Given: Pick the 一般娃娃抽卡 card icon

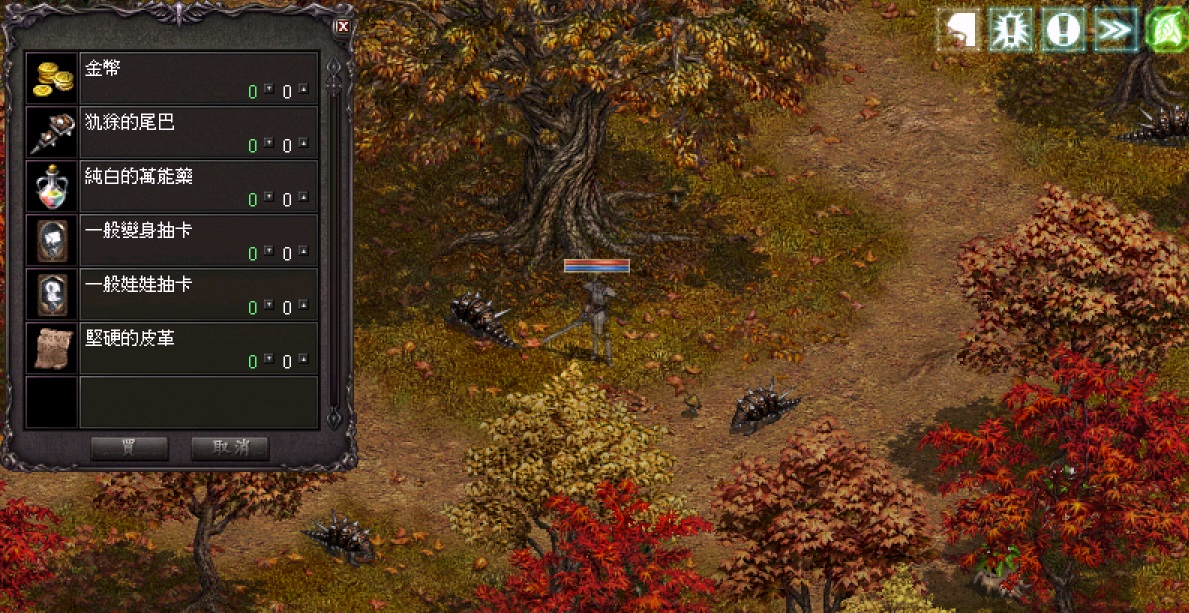Looking at the screenshot, I should coord(52,295).
